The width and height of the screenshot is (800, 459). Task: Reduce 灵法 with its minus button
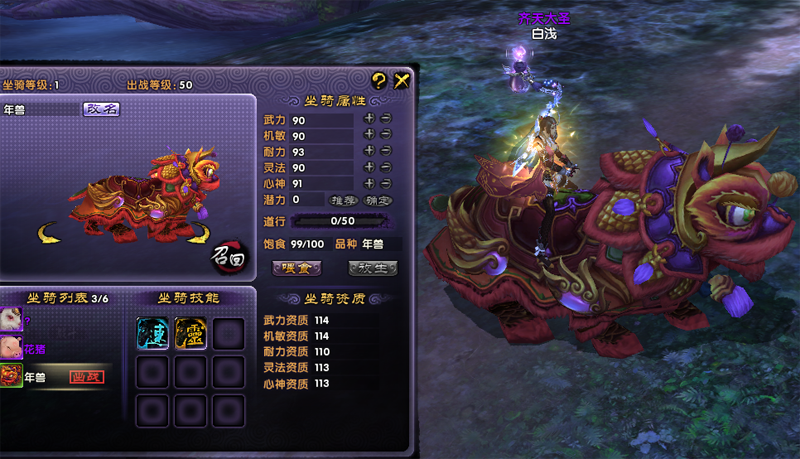click(x=385, y=167)
